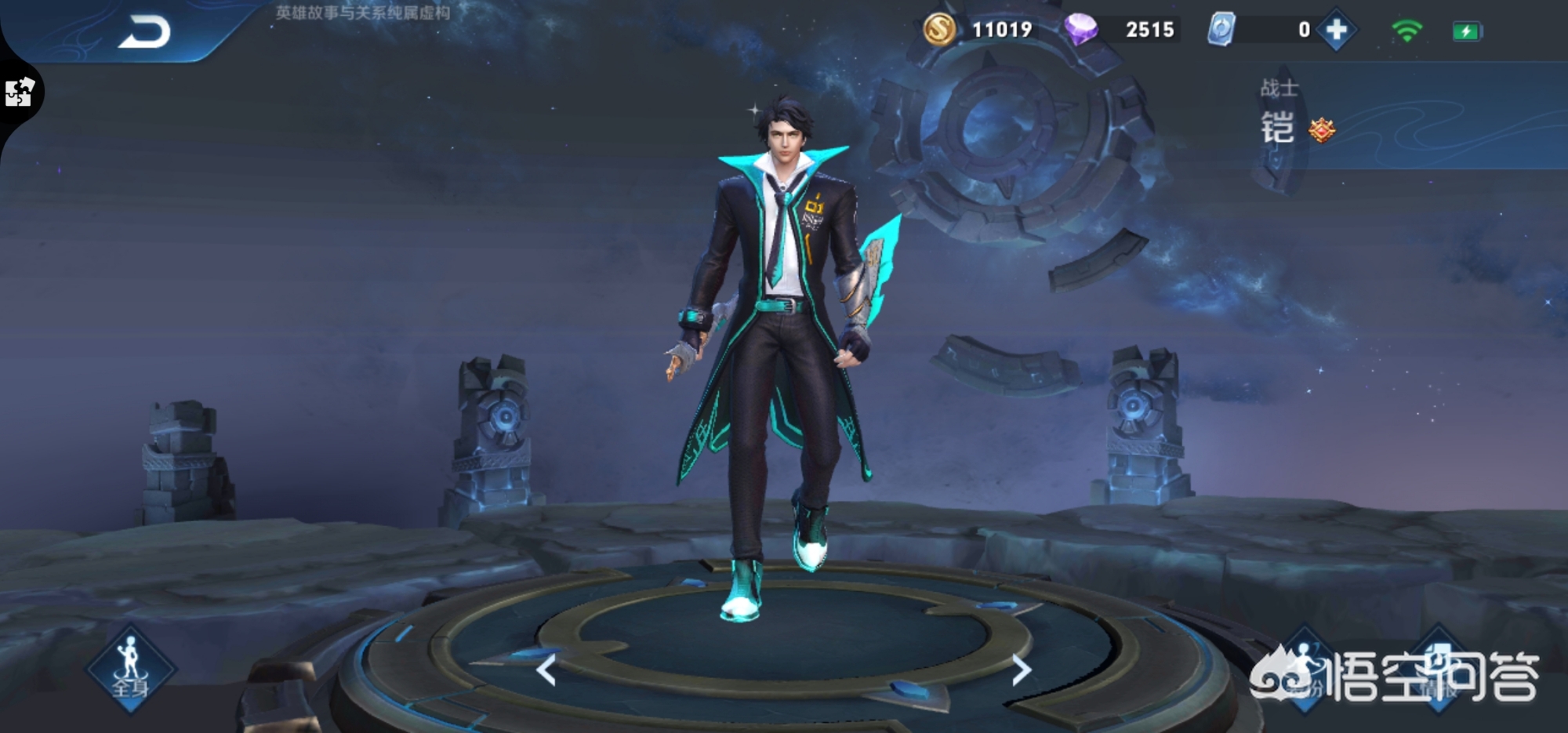1568x733 pixels.
Task: Tap the full-body view diamond button
Action: (130, 668)
